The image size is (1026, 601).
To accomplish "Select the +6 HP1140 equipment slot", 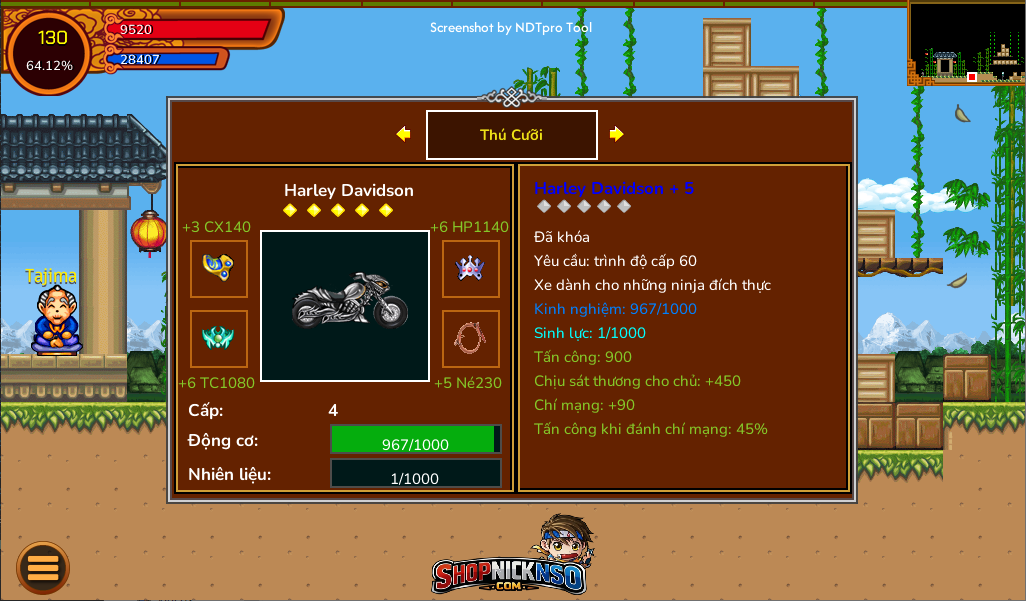I will 470,268.
